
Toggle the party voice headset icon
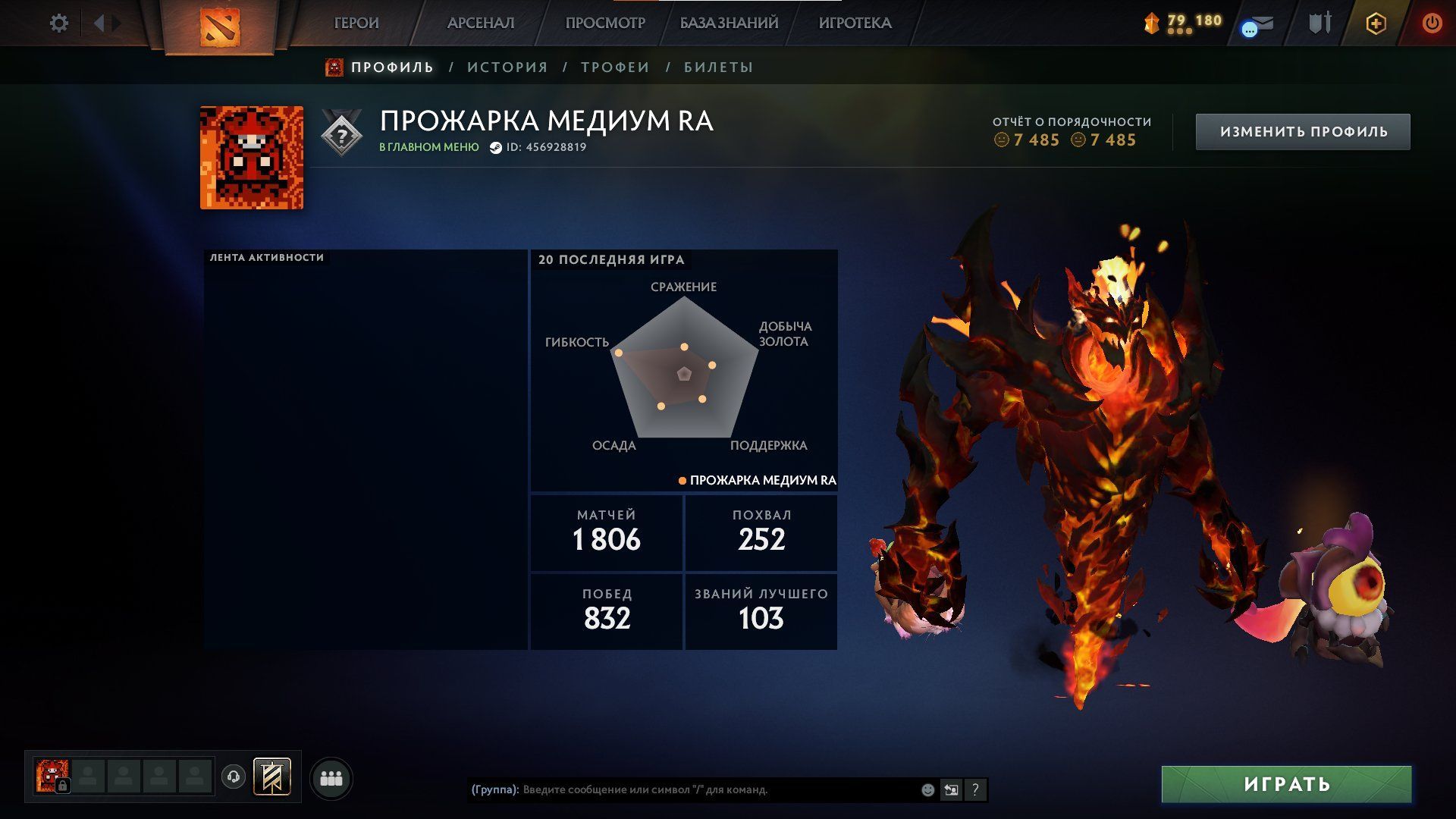[234, 777]
